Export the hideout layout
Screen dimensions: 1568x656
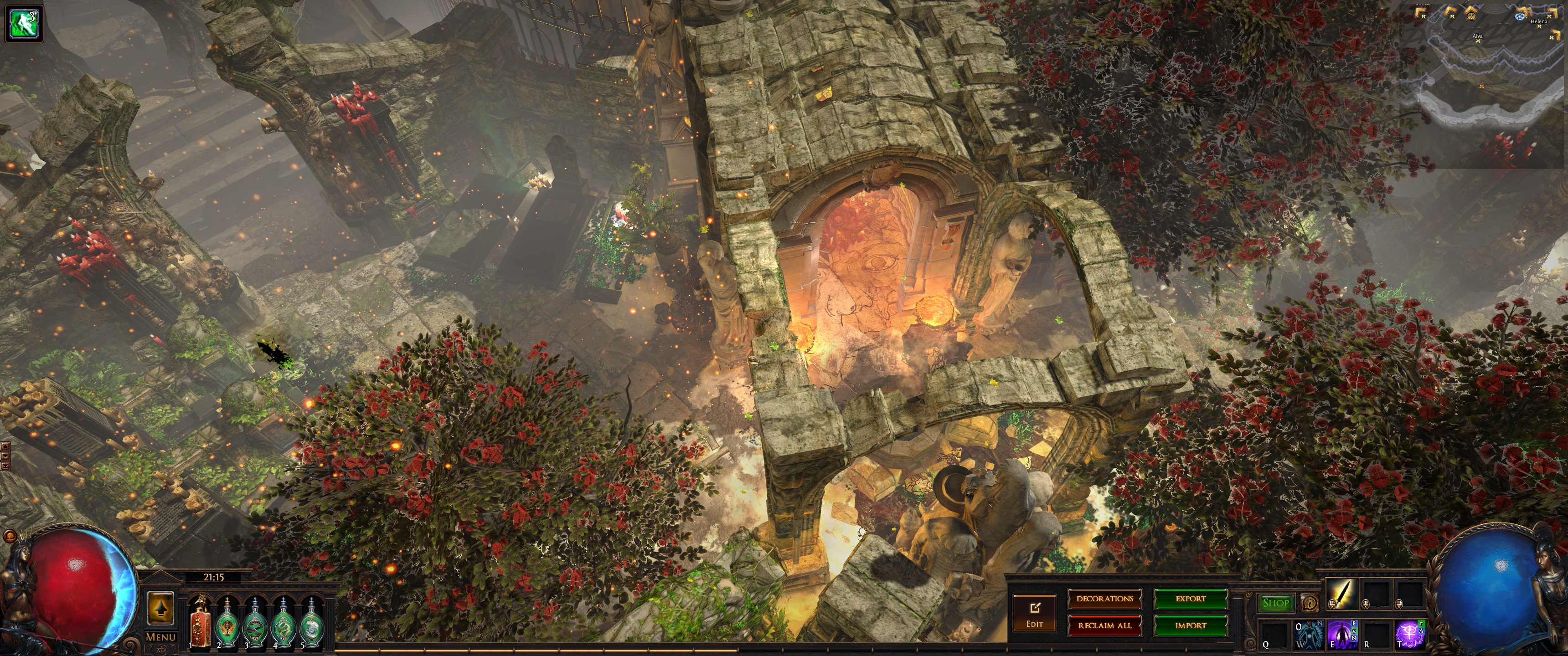[x=1190, y=599]
